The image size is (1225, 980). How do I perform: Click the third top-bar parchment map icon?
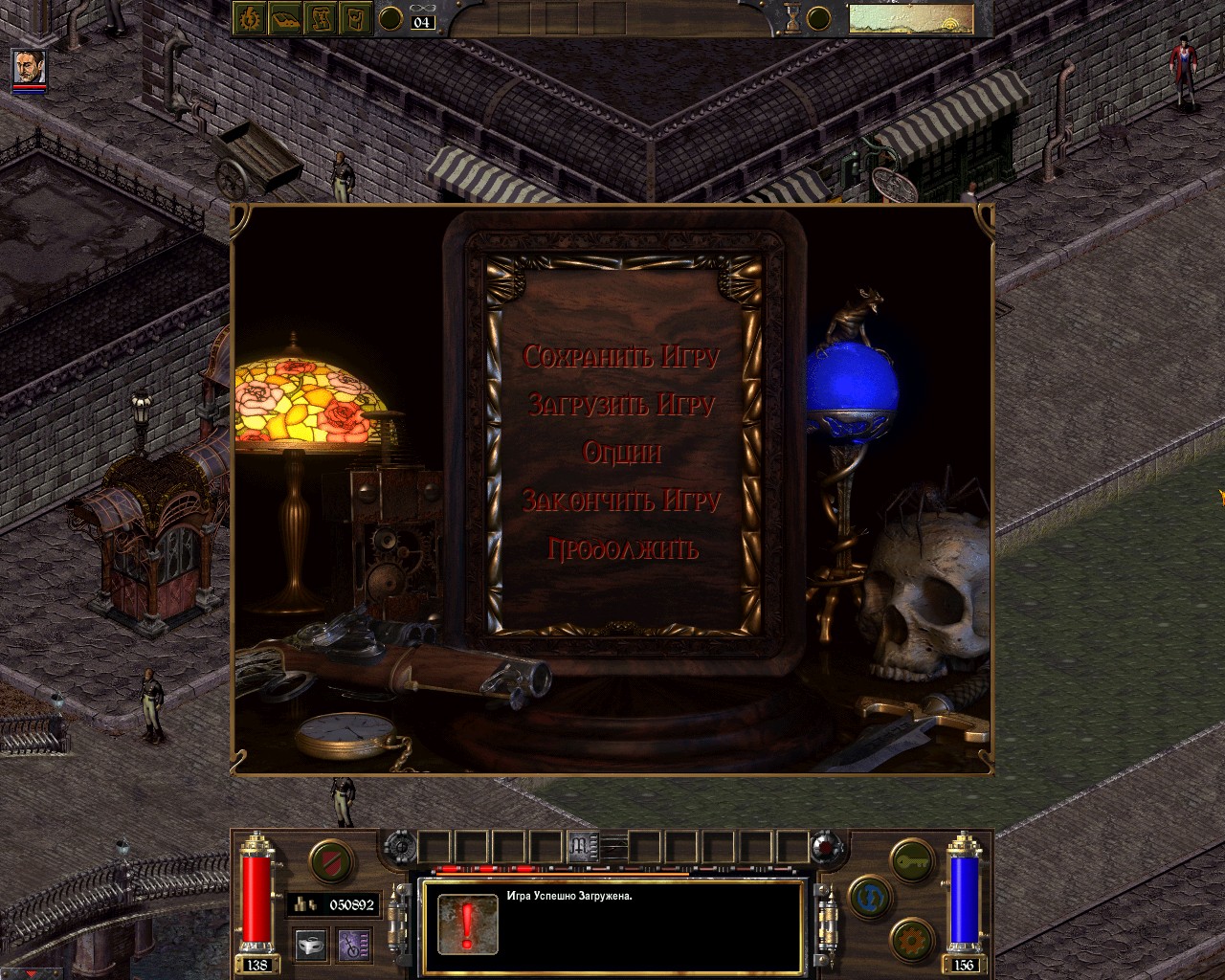coord(320,18)
